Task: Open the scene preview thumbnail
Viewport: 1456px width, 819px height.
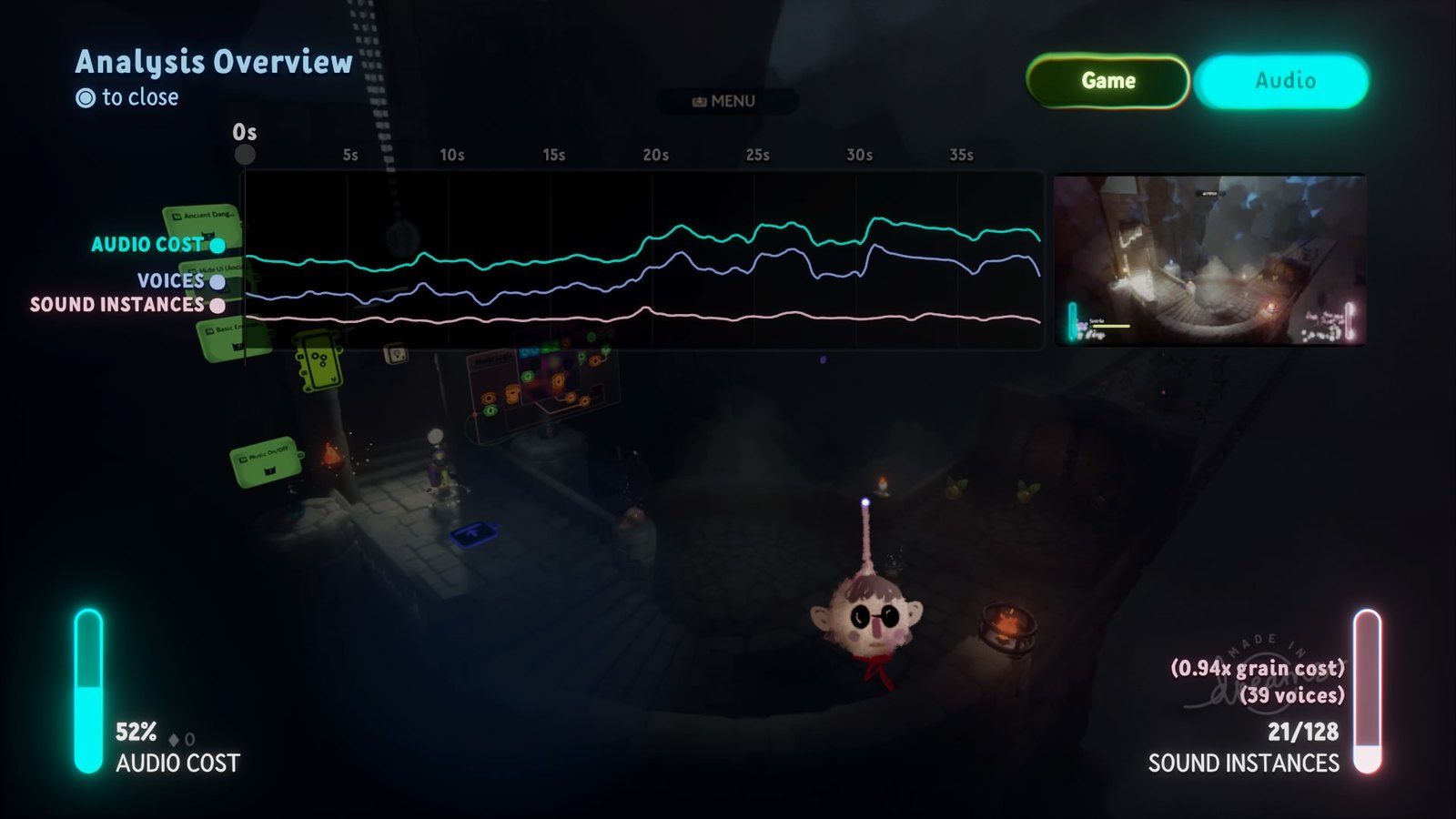Action: [1209, 260]
